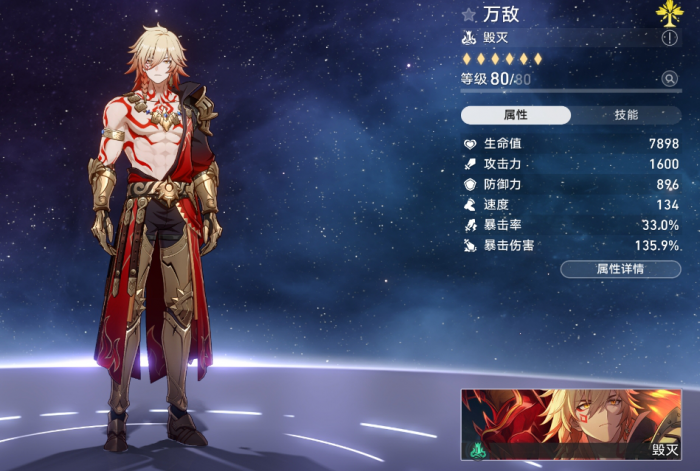Open the 属性详情 details button
The height and width of the screenshot is (471, 700).
point(620,269)
